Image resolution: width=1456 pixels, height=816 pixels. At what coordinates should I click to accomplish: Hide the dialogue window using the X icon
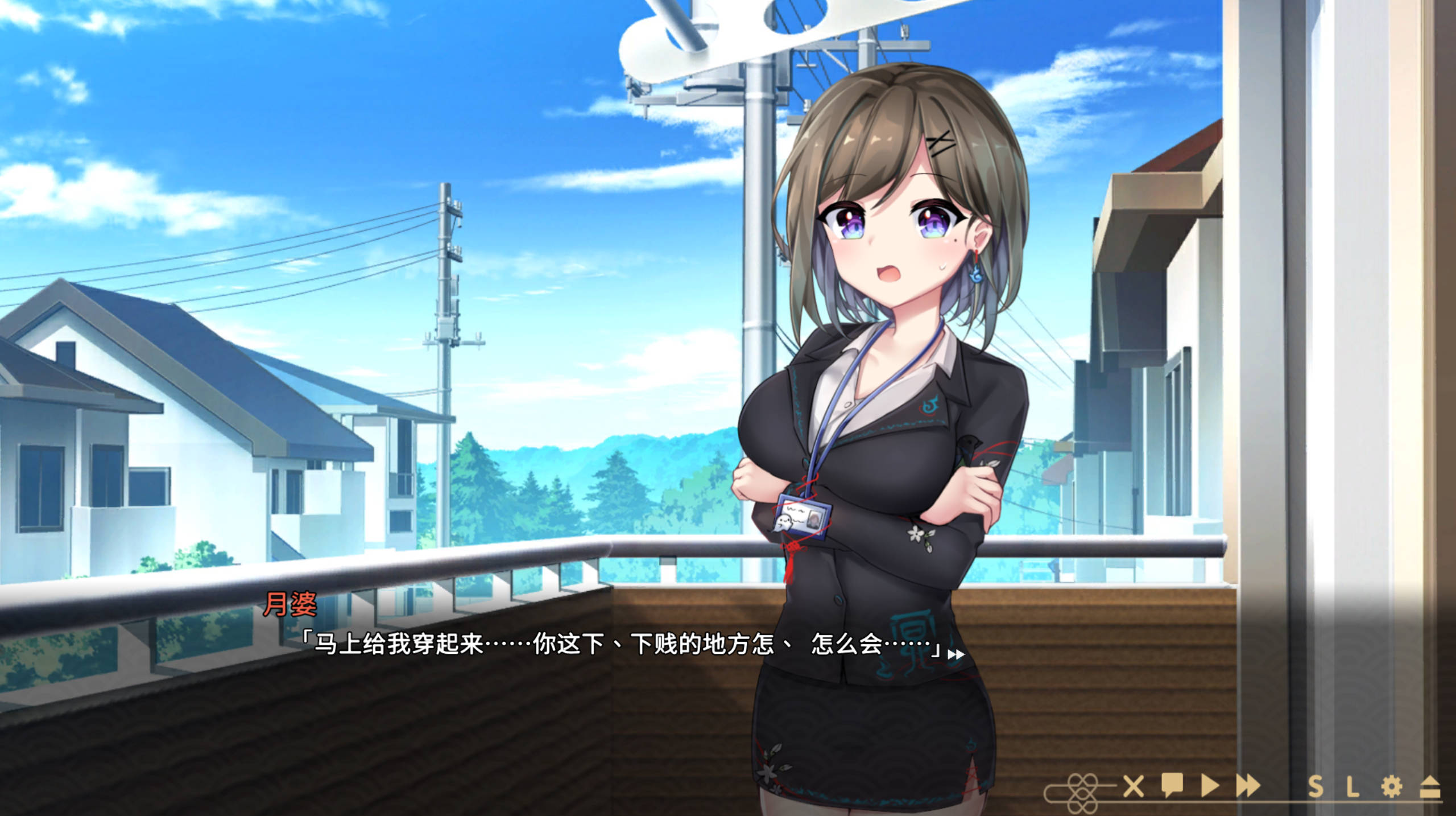click(x=1134, y=786)
